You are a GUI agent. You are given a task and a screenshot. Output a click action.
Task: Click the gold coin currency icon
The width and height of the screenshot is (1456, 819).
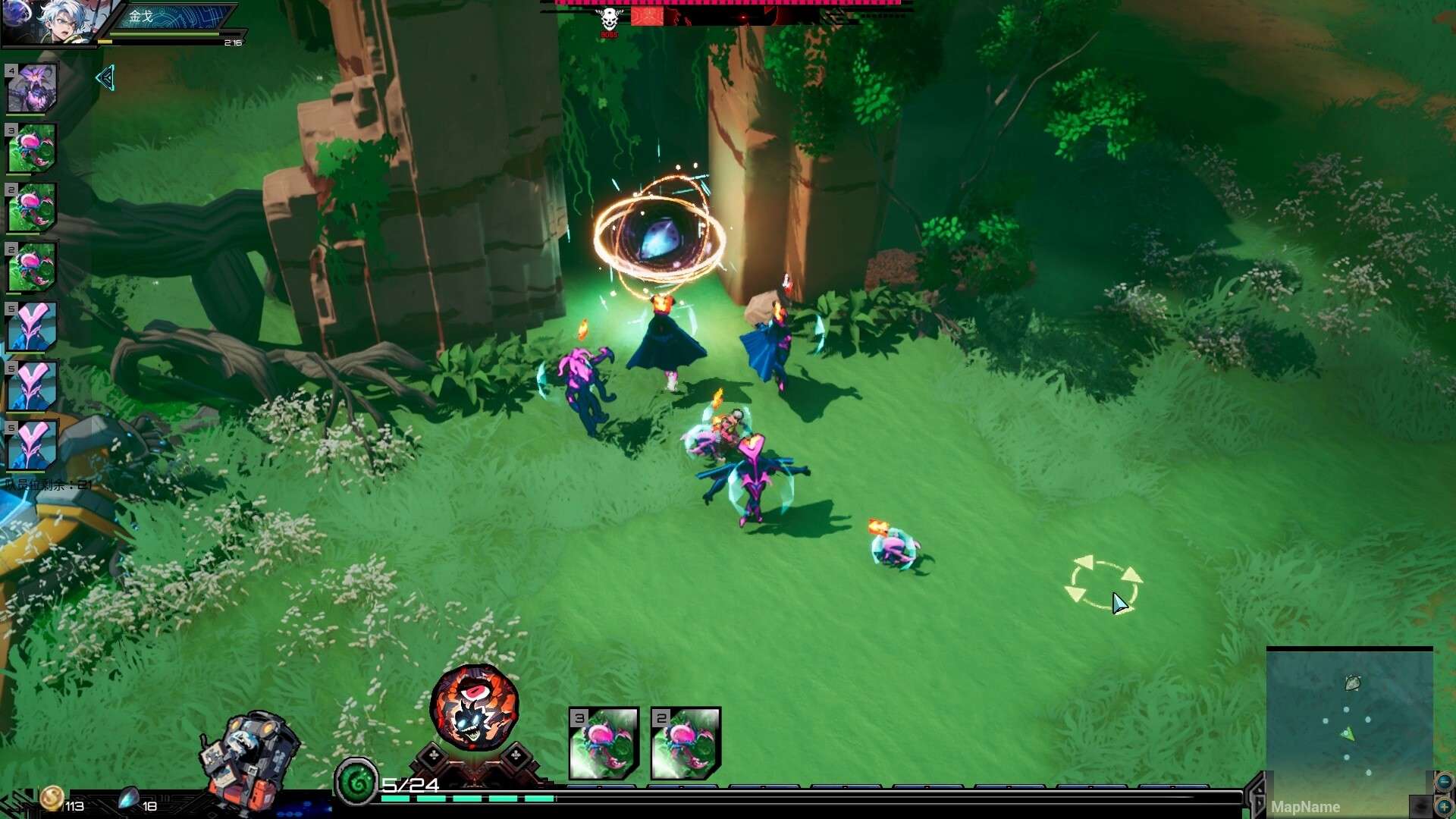pos(52,798)
